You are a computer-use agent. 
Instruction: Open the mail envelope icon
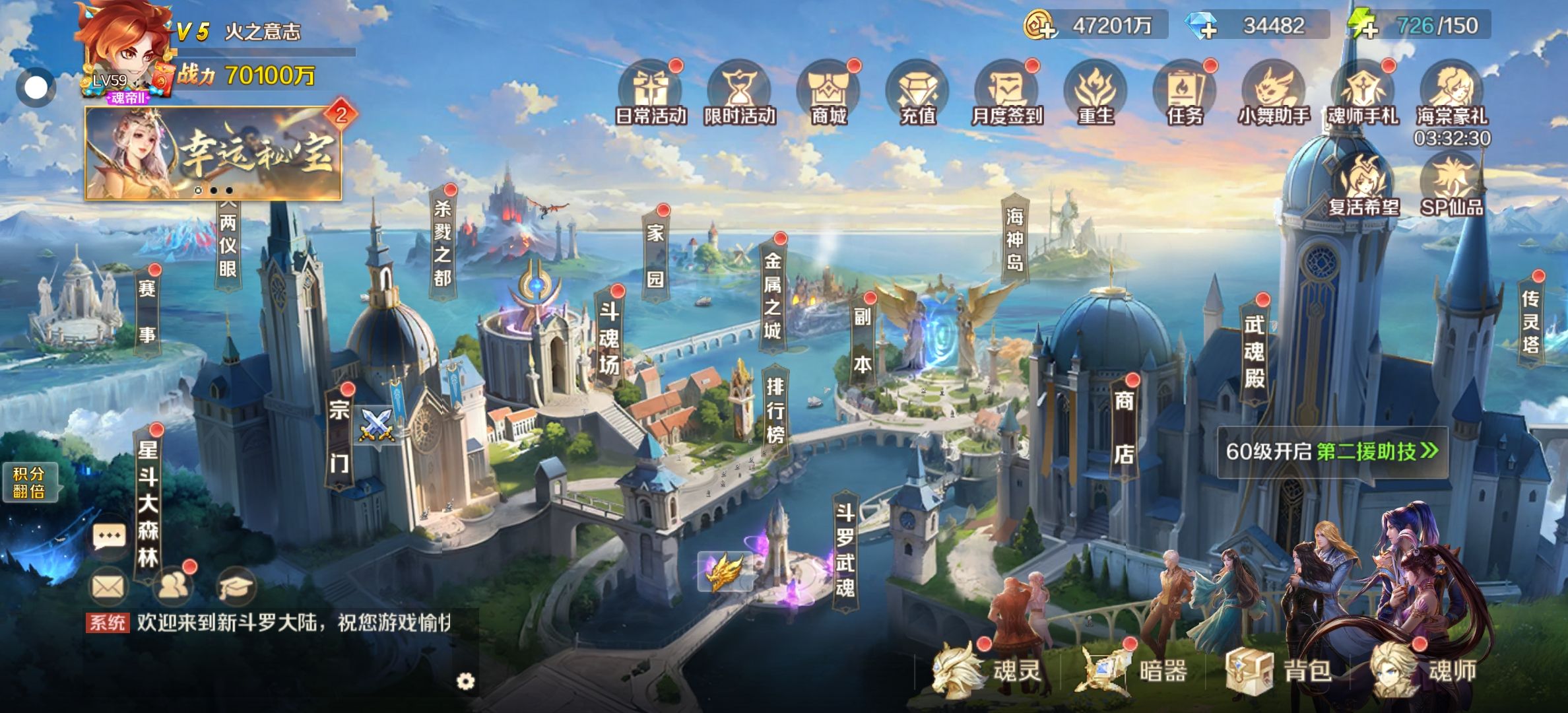(108, 586)
